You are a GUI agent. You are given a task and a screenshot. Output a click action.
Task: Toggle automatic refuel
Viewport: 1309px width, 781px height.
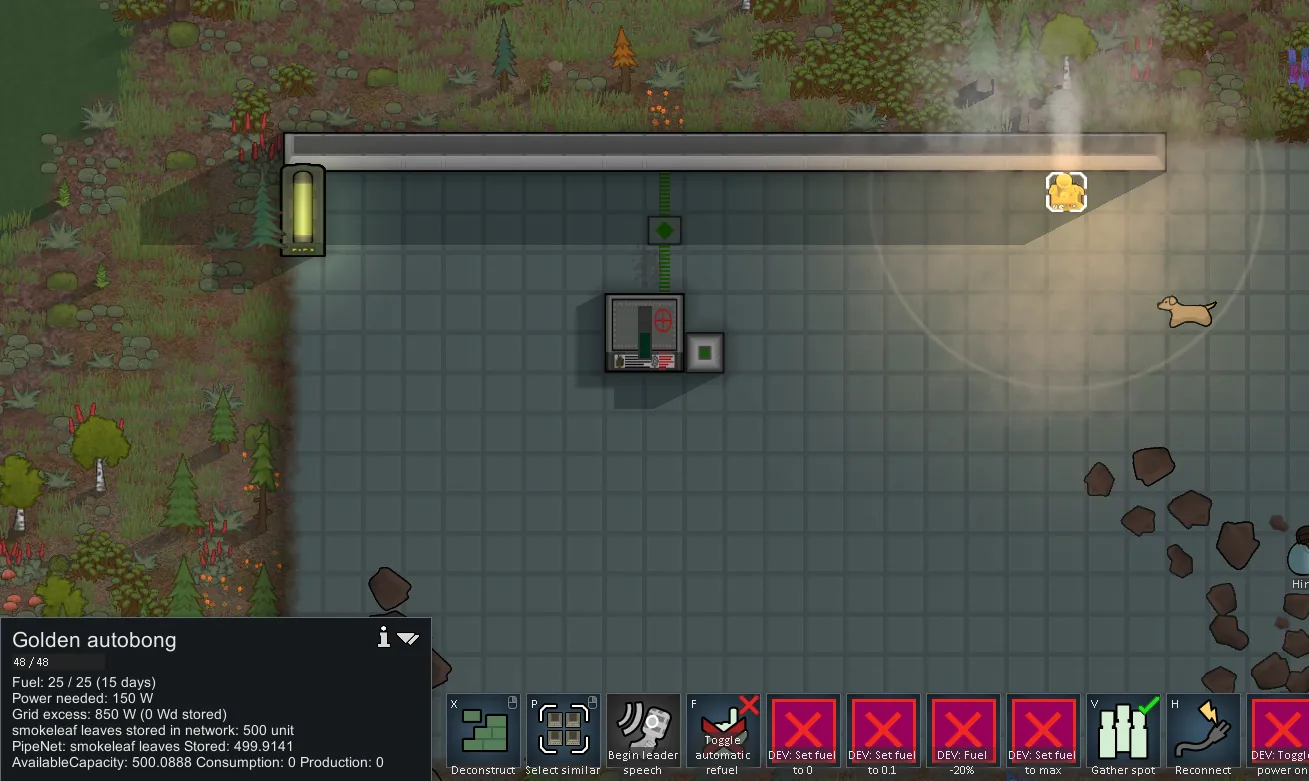[723, 731]
